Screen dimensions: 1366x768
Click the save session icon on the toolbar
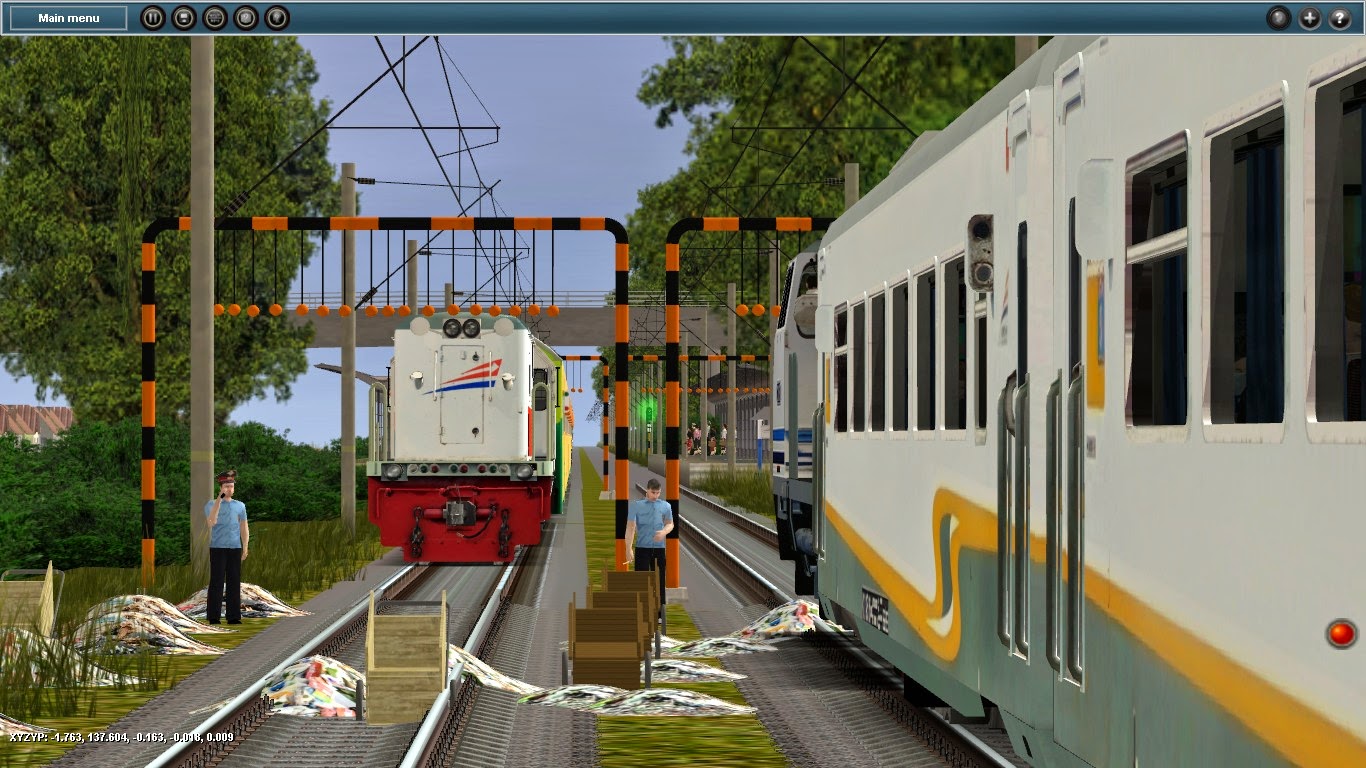coord(183,16)
